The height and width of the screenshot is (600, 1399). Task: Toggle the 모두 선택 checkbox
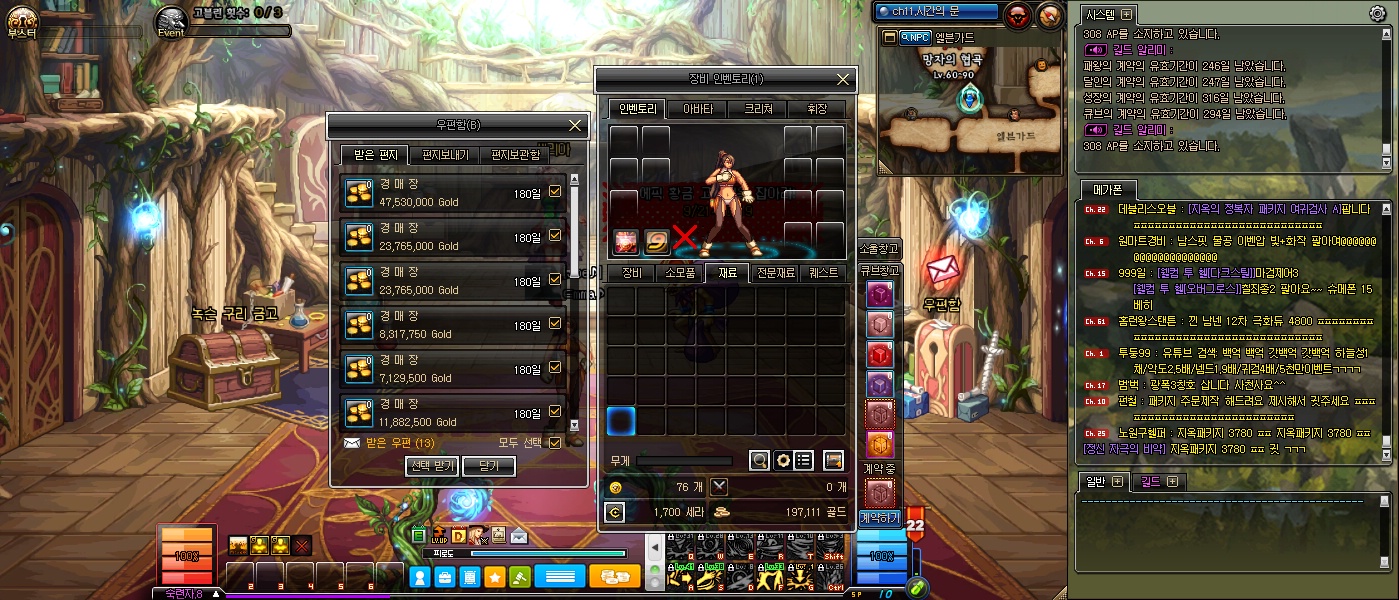[555, 442]
